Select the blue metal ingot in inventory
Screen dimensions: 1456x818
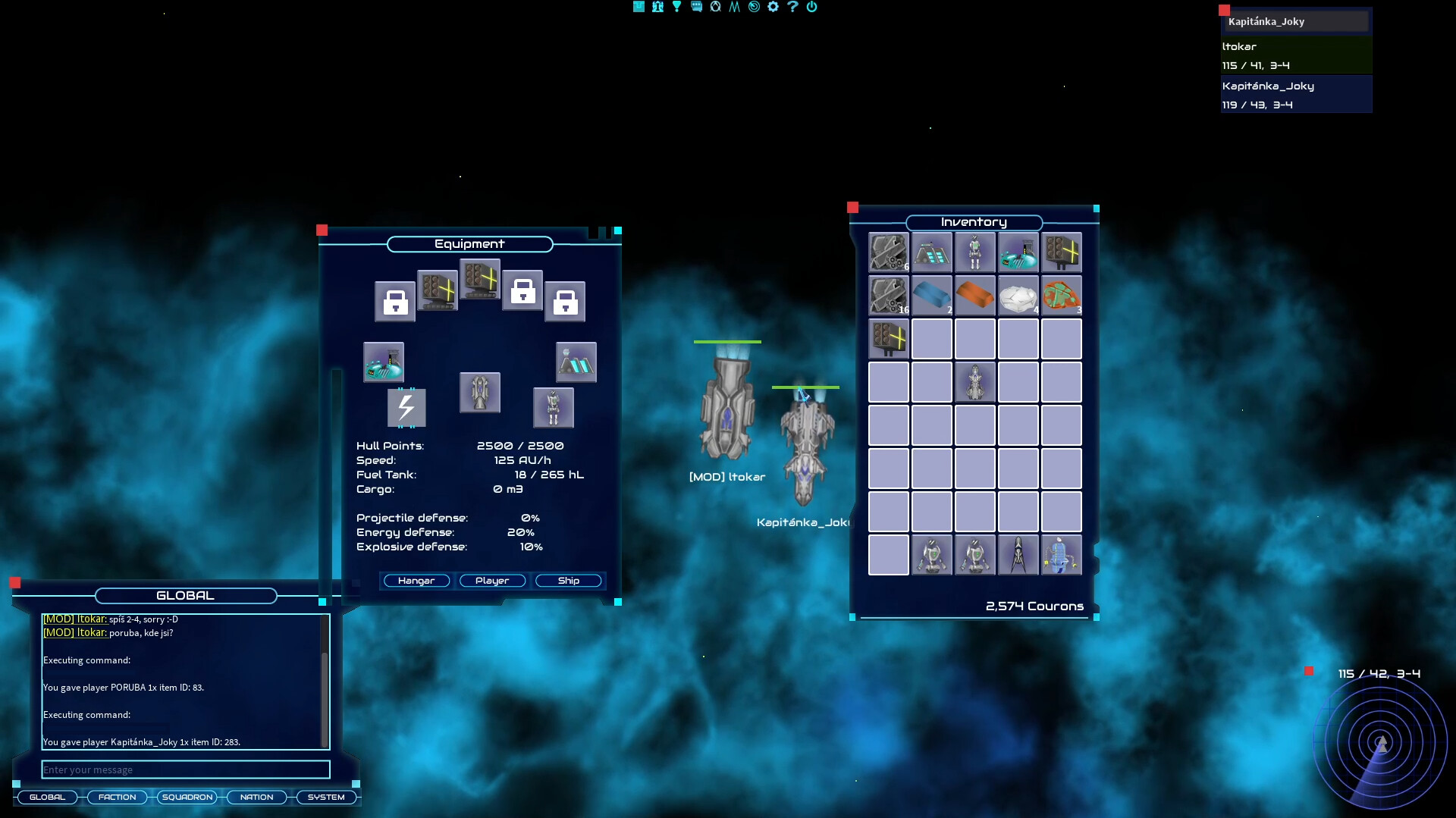(932, 296)
